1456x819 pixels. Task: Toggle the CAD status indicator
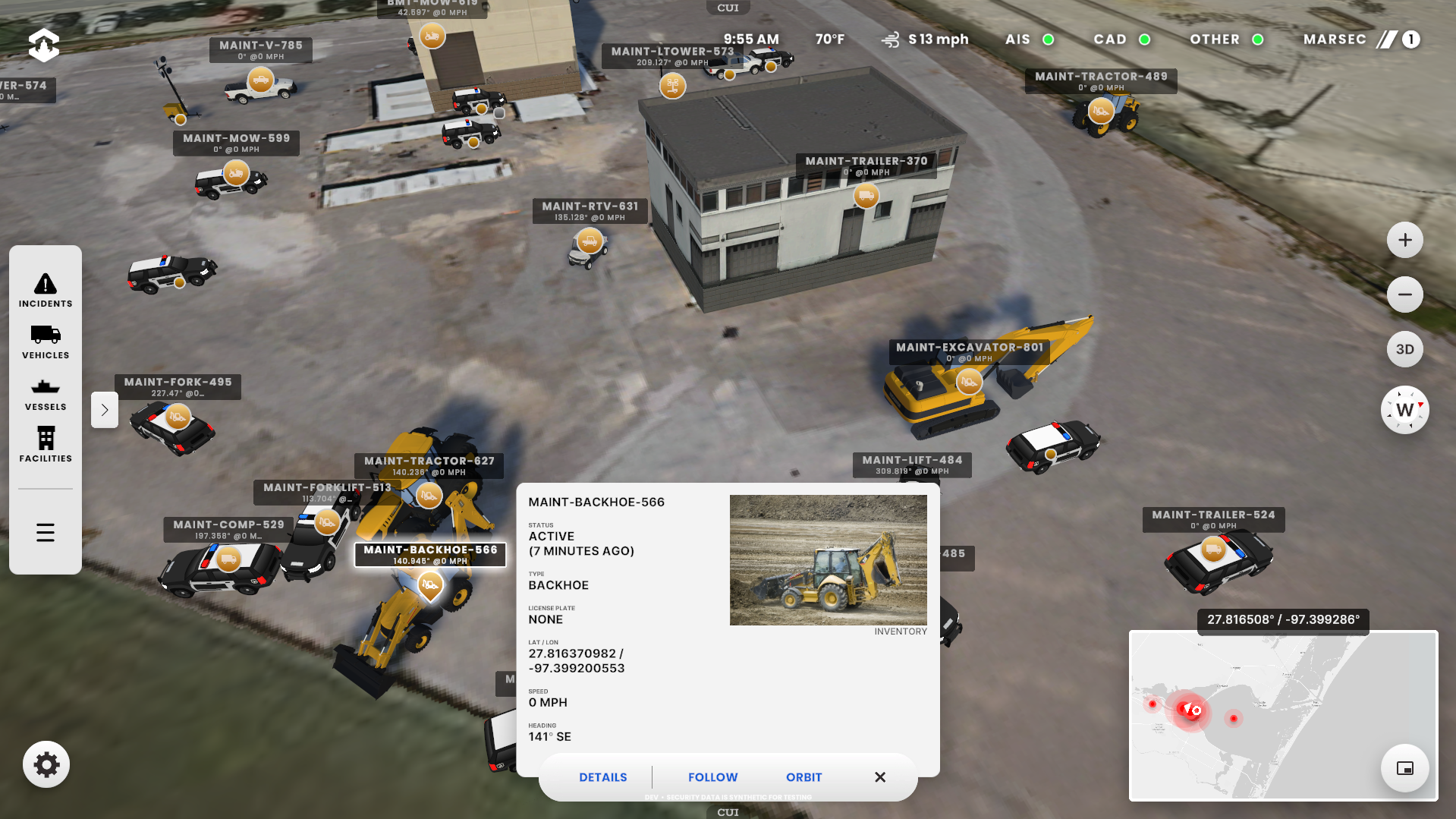(x=1143, y=39)
